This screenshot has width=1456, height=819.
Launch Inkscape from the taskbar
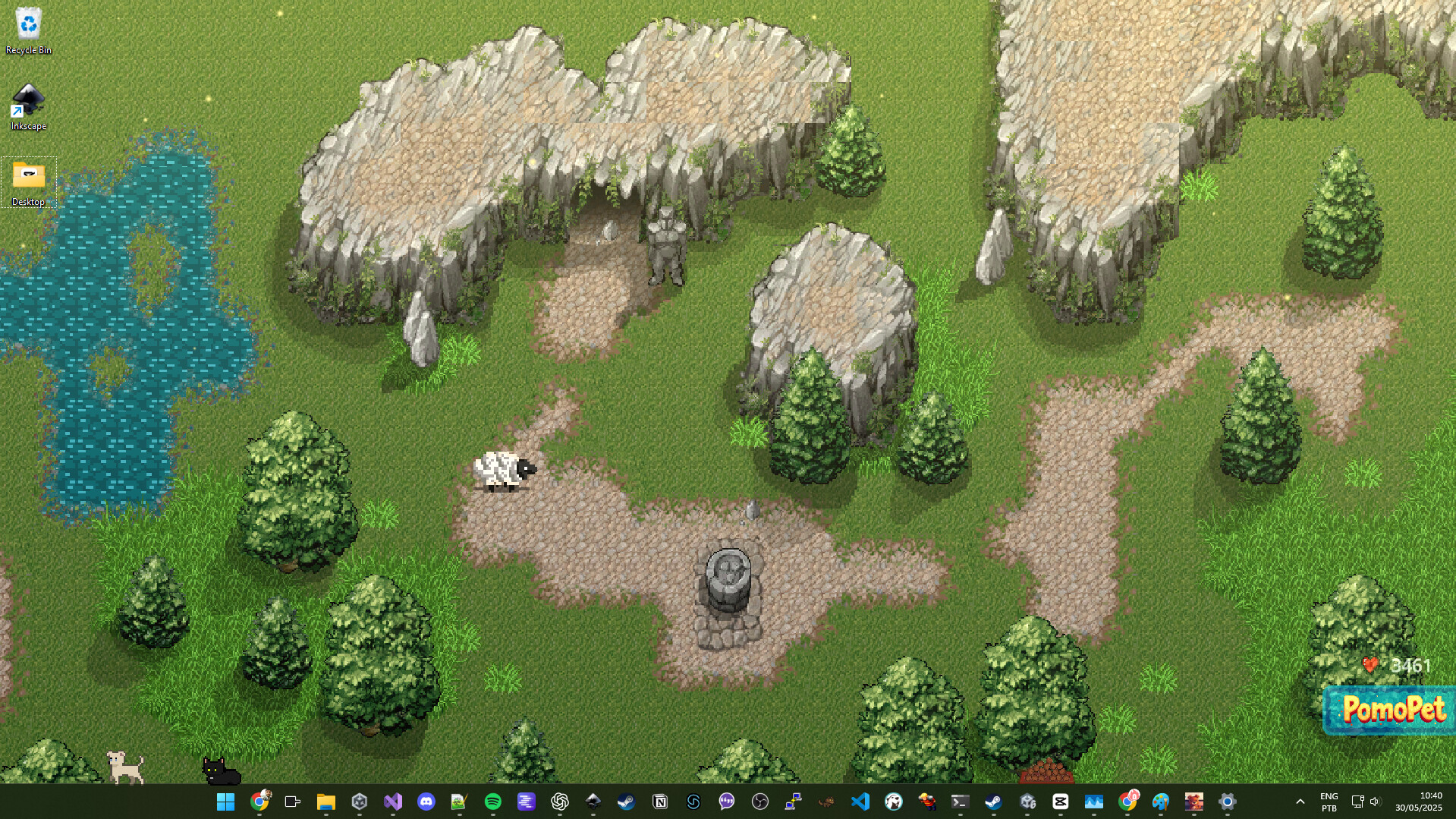[593, 802]
